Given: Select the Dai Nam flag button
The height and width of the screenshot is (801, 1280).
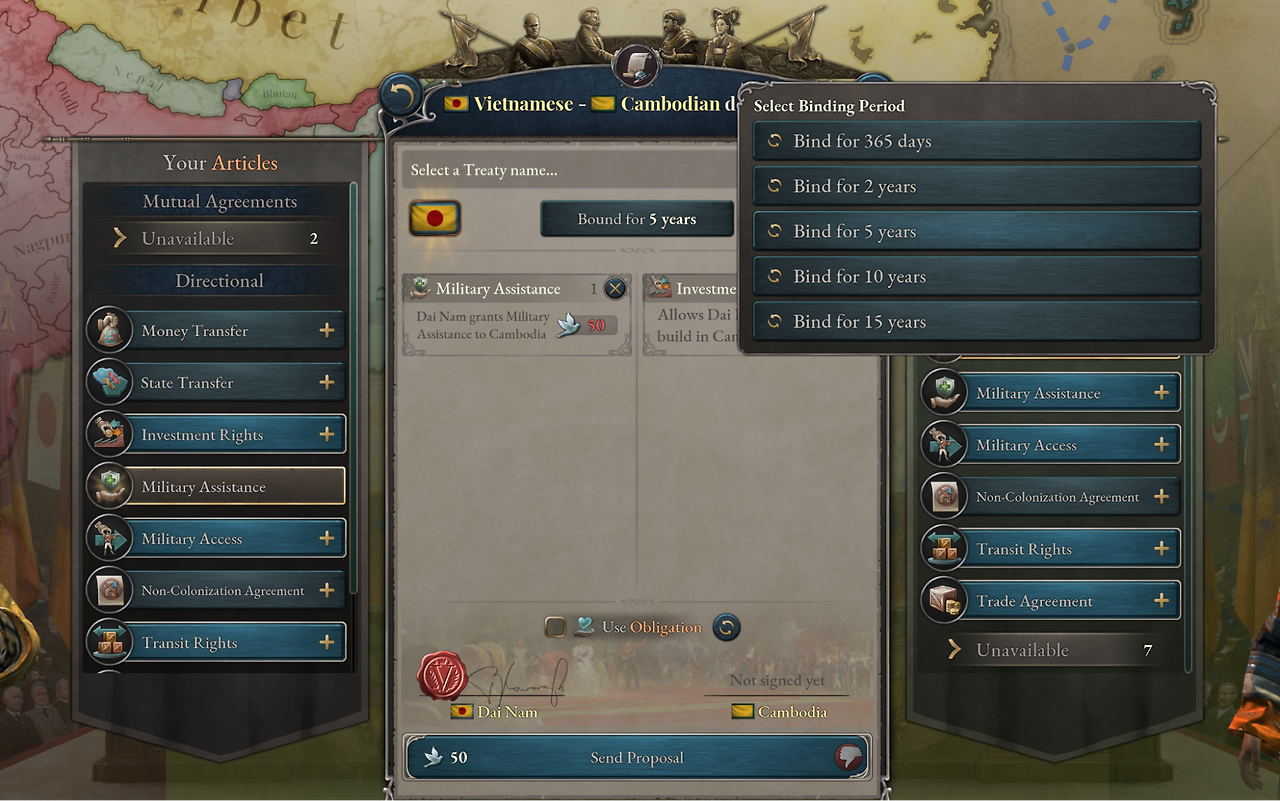Looking at the screenshot, I should (x=435, y=218).
